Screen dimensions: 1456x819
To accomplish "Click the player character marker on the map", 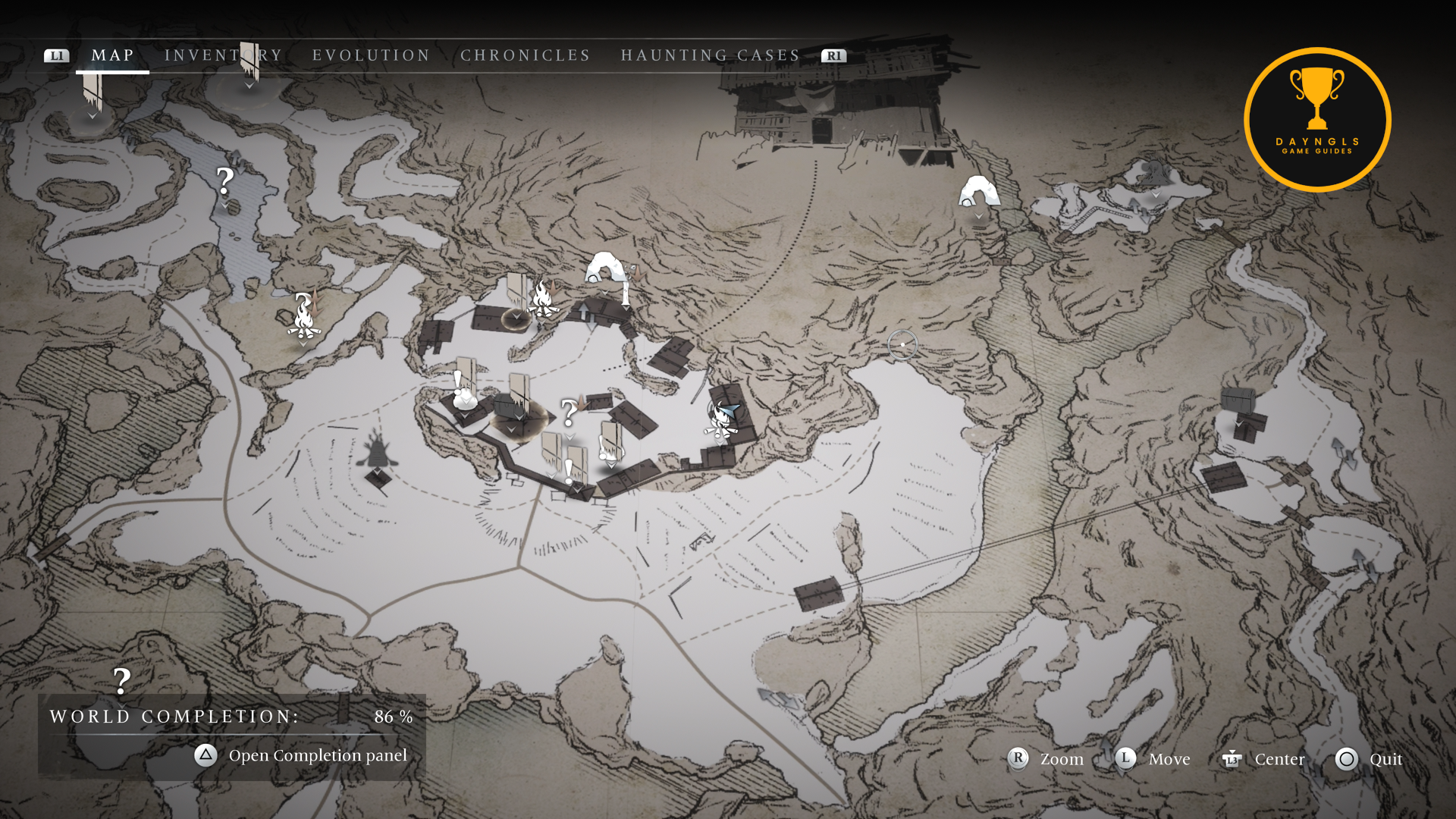I will pos(721,421).
